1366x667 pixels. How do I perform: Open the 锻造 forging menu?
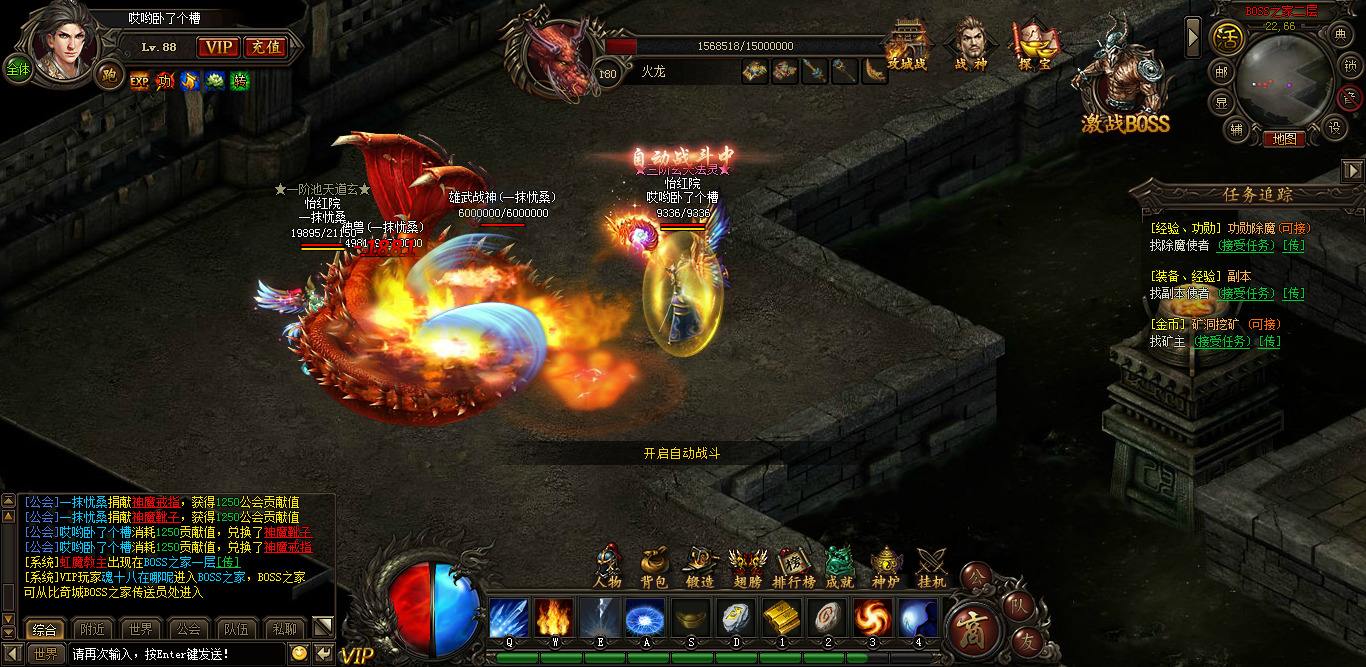[x=700, y=569]
